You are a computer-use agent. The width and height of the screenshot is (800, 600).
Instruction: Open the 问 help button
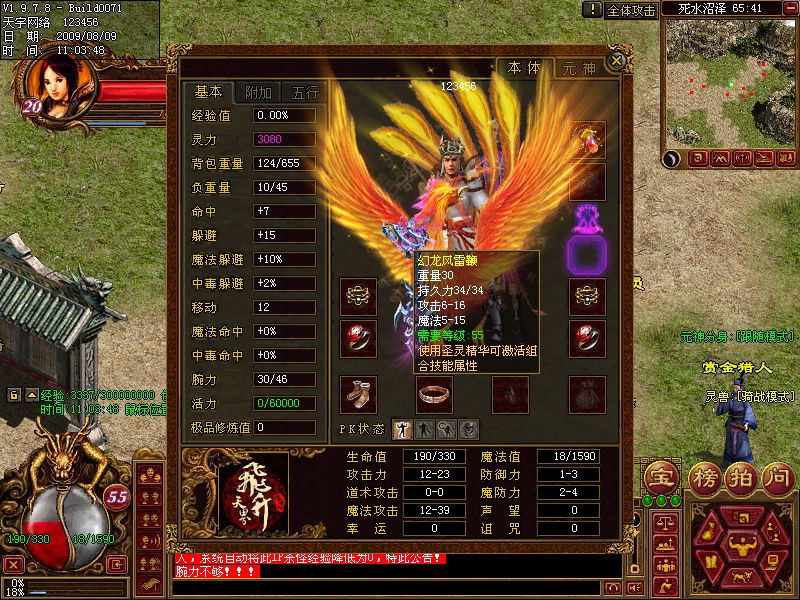(x=778, y=477)
